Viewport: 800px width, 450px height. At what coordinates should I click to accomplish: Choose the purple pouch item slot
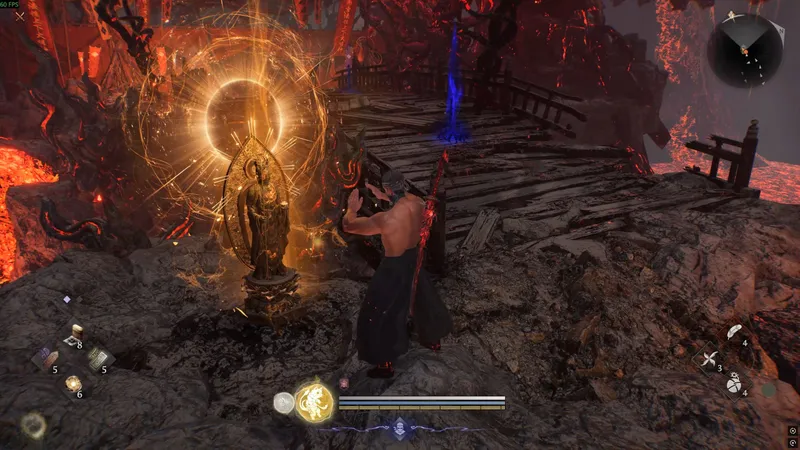47,358
